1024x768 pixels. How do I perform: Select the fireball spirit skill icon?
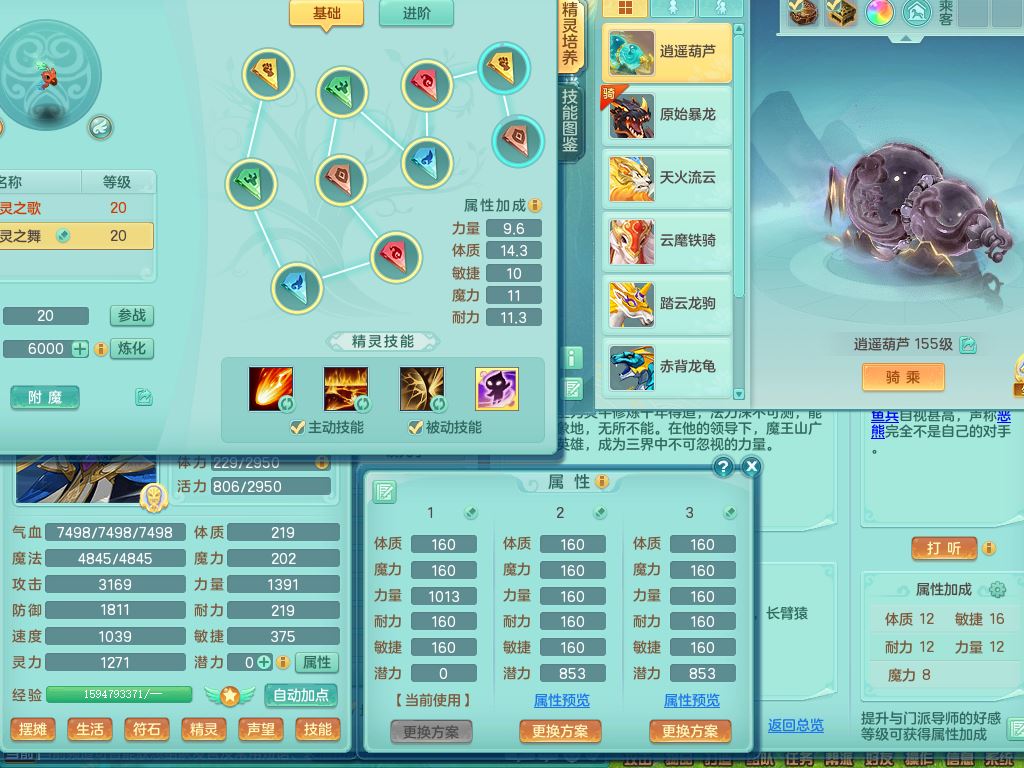271,389
